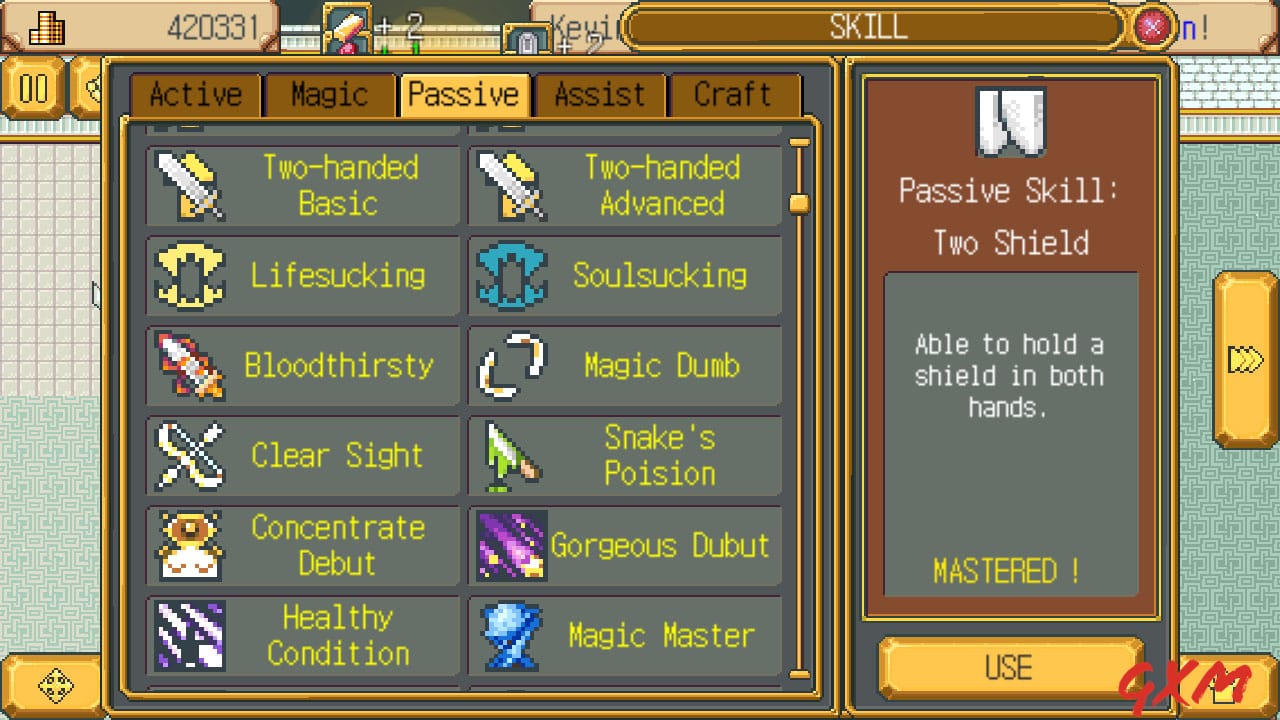Screen dimensions: 1280x720
Task: Click the dice icon in bottom-left corner
Action: tap(58, 686)
